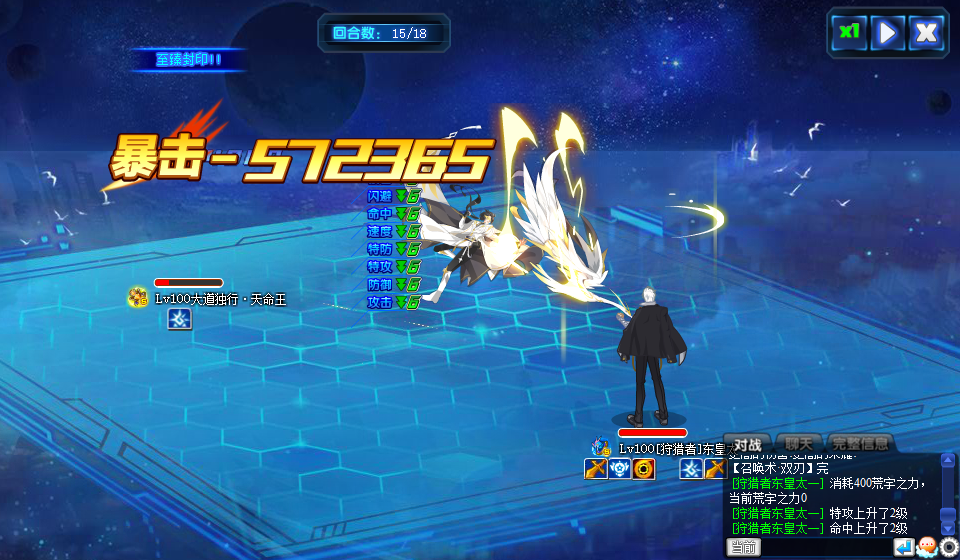
Task: Close the battle with the X button
Action: pos(927,32)
